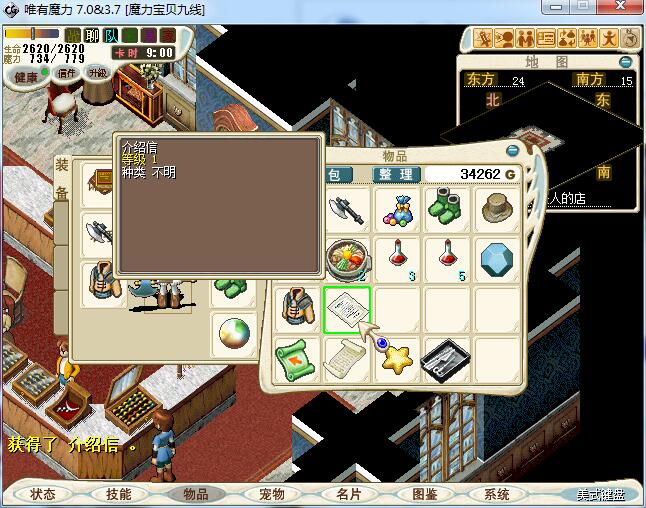Open the 图鉴 album menu
646x508 pixels.
pyautogui.click(x=425, y=494)
